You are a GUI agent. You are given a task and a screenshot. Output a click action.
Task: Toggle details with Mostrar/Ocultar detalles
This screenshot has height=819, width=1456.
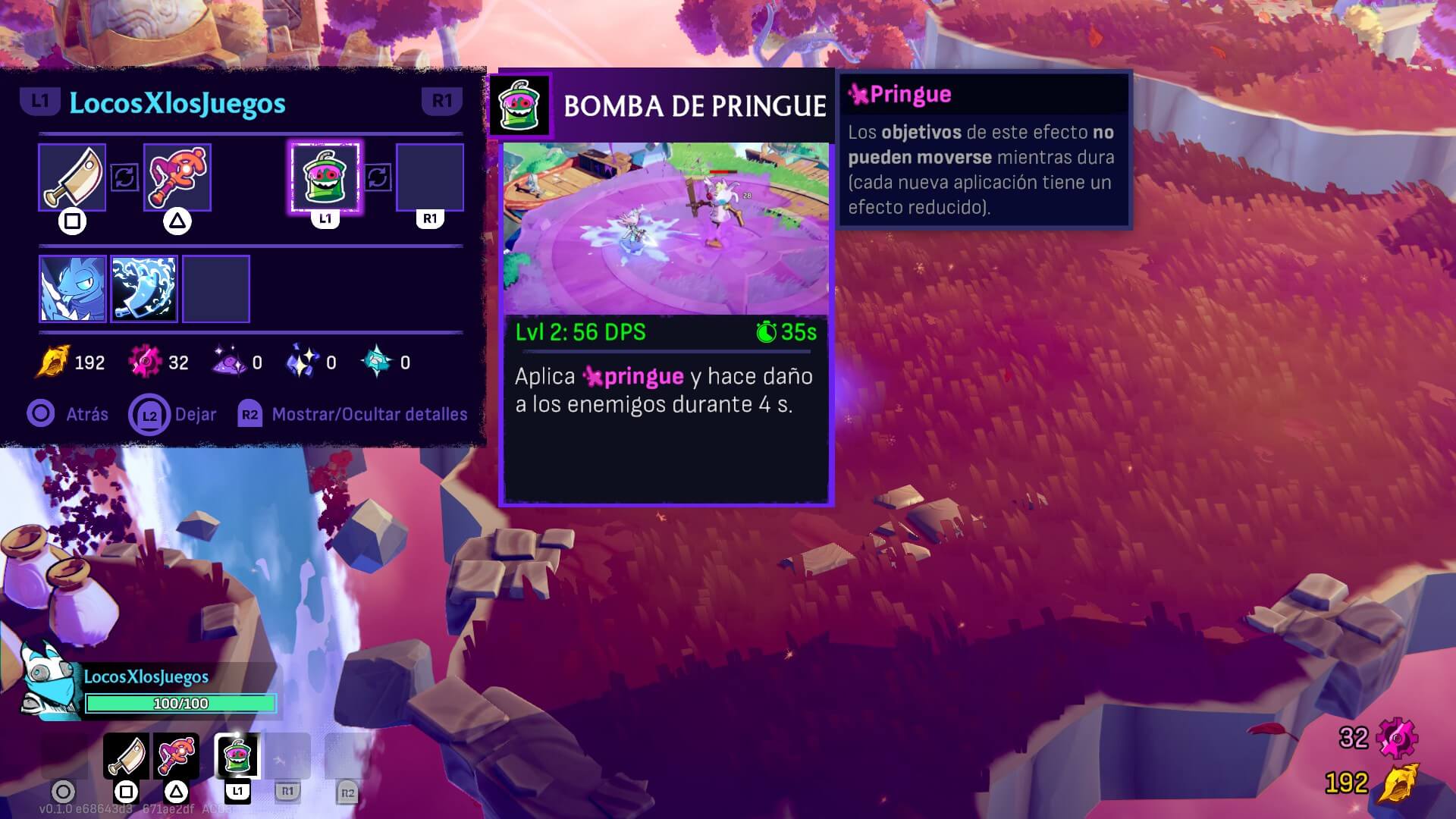coord(353,415)
